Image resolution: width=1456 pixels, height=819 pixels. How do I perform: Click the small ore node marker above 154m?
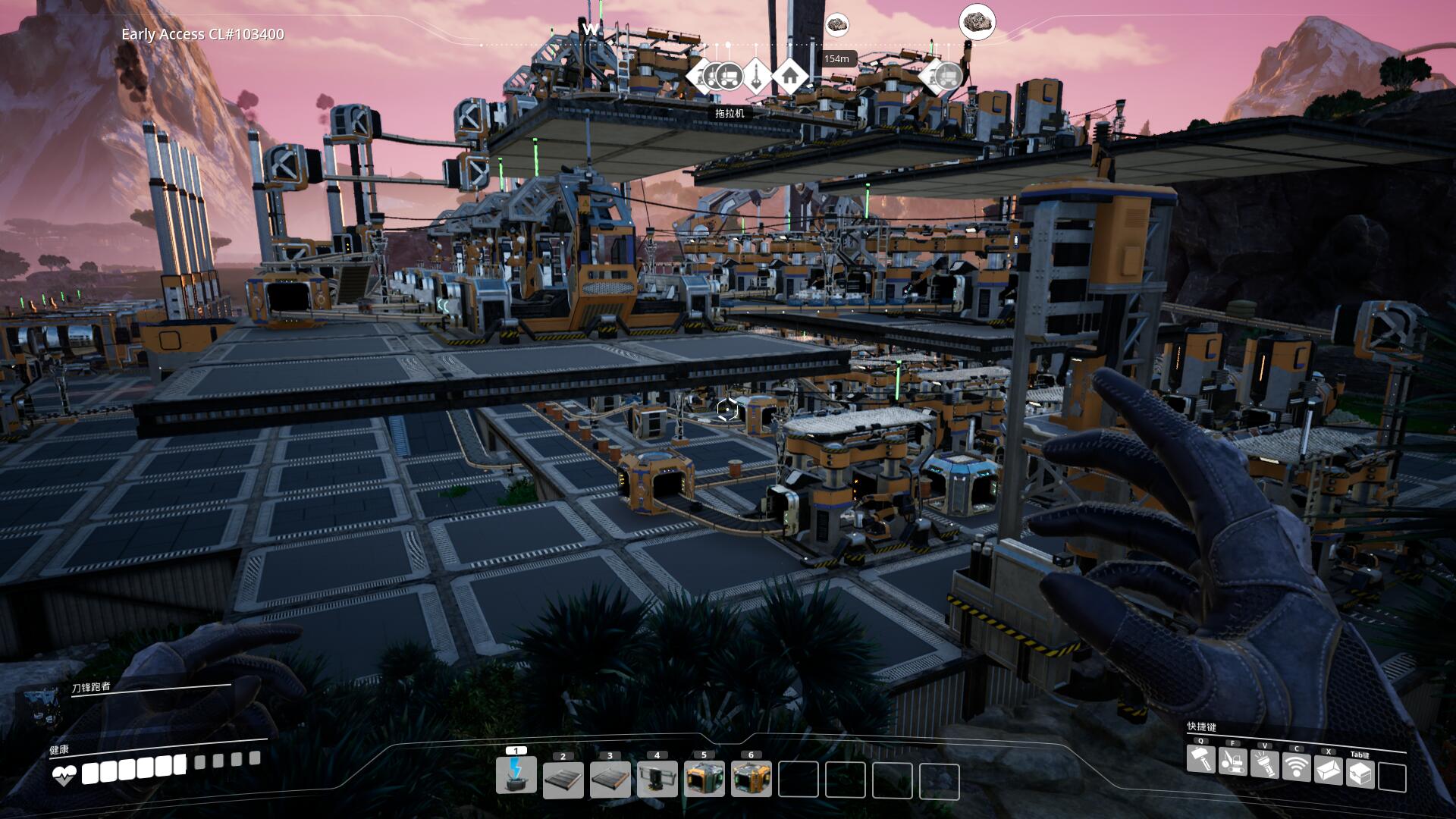click(x=836, y=25)
